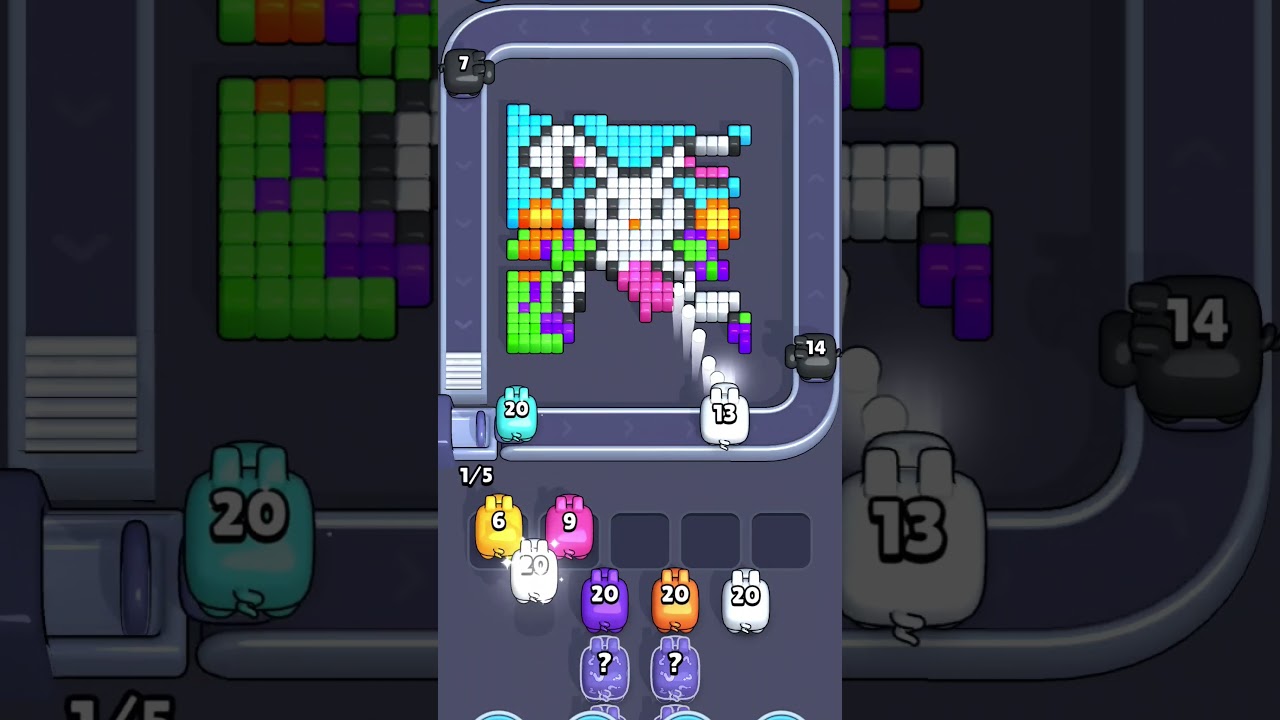Open the rightmost empty queue slot
The image size is (1280, 720).
(x=782, y=537)
